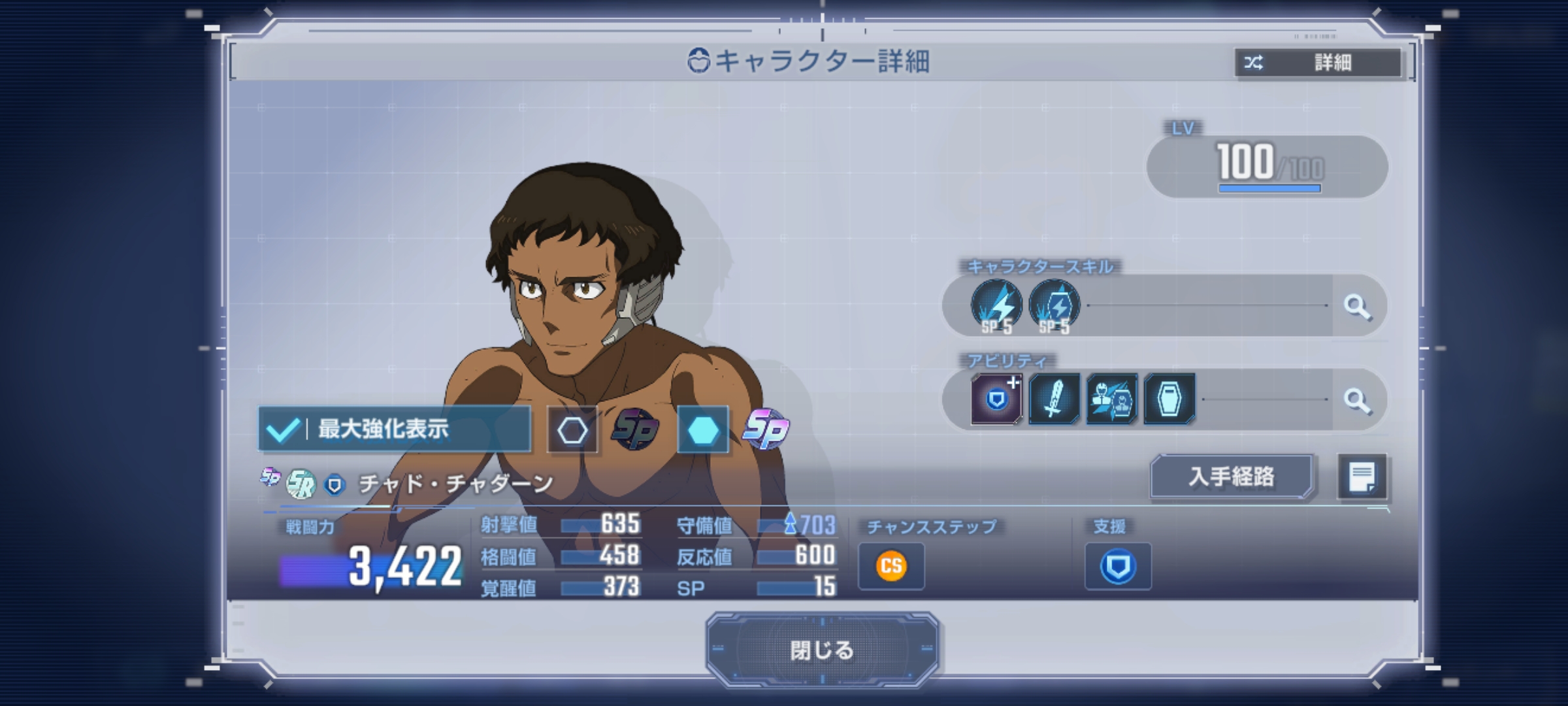Viewport: 1568px width, 706px height.
Task: Choose the outlined hexagon toggle
Action: point(572,430)
